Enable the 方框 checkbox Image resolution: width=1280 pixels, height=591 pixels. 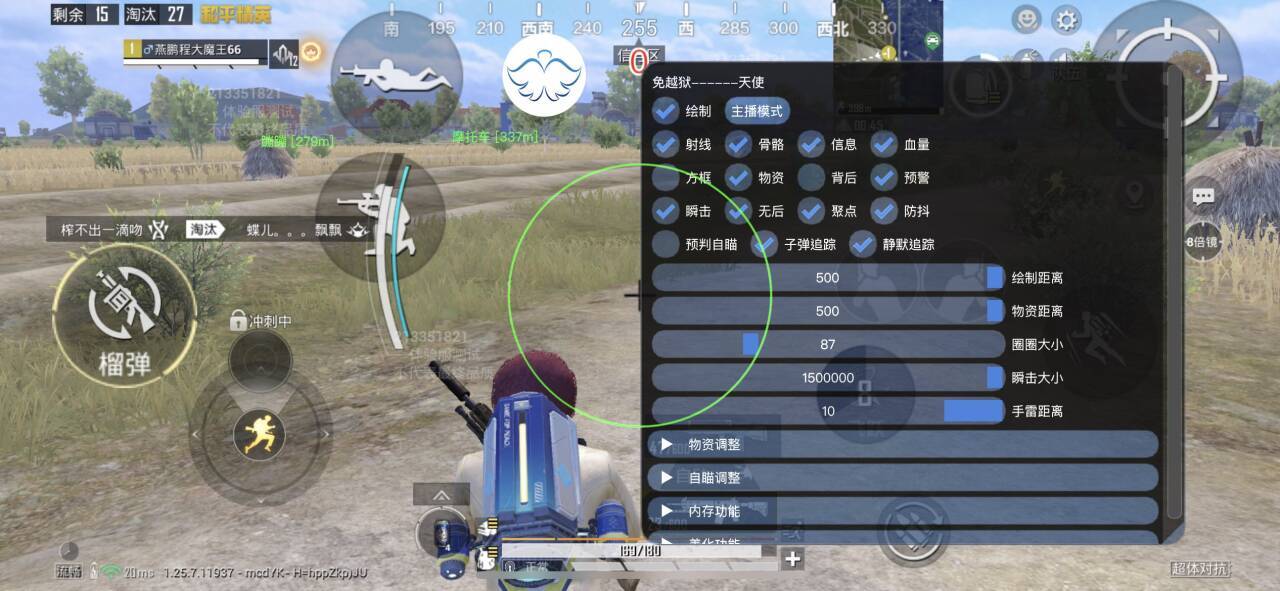click(666, 178)
